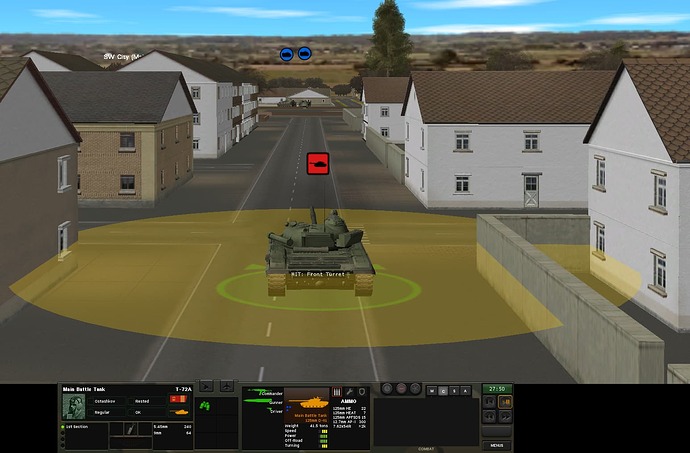Select the red tank unit marker
The height and width of the screenshot is (453, 690).
(x=317, y=163)
